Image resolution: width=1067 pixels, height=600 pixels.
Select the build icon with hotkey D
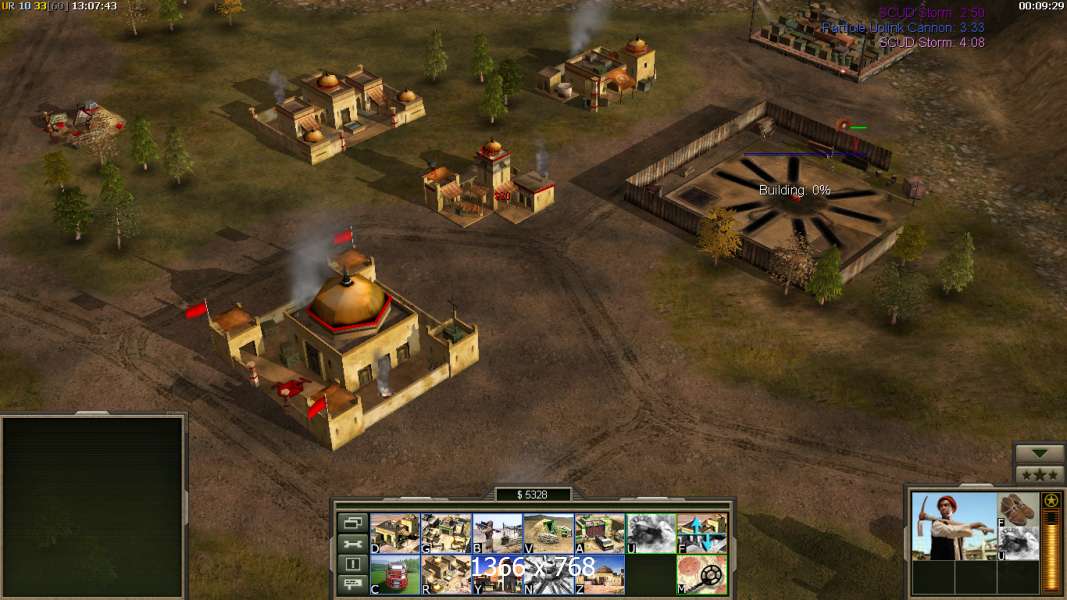[395, 534]
